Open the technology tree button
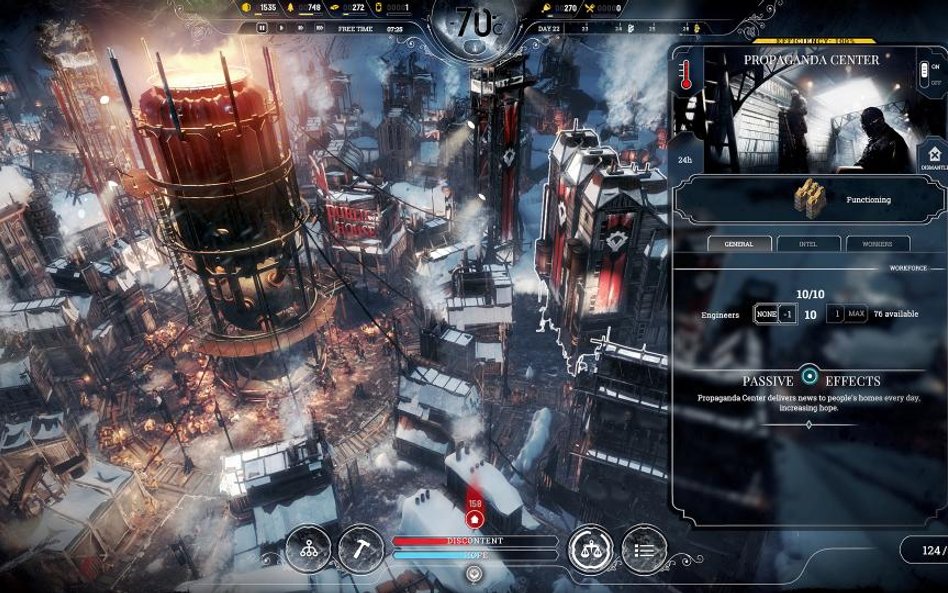 click(308, 548)
